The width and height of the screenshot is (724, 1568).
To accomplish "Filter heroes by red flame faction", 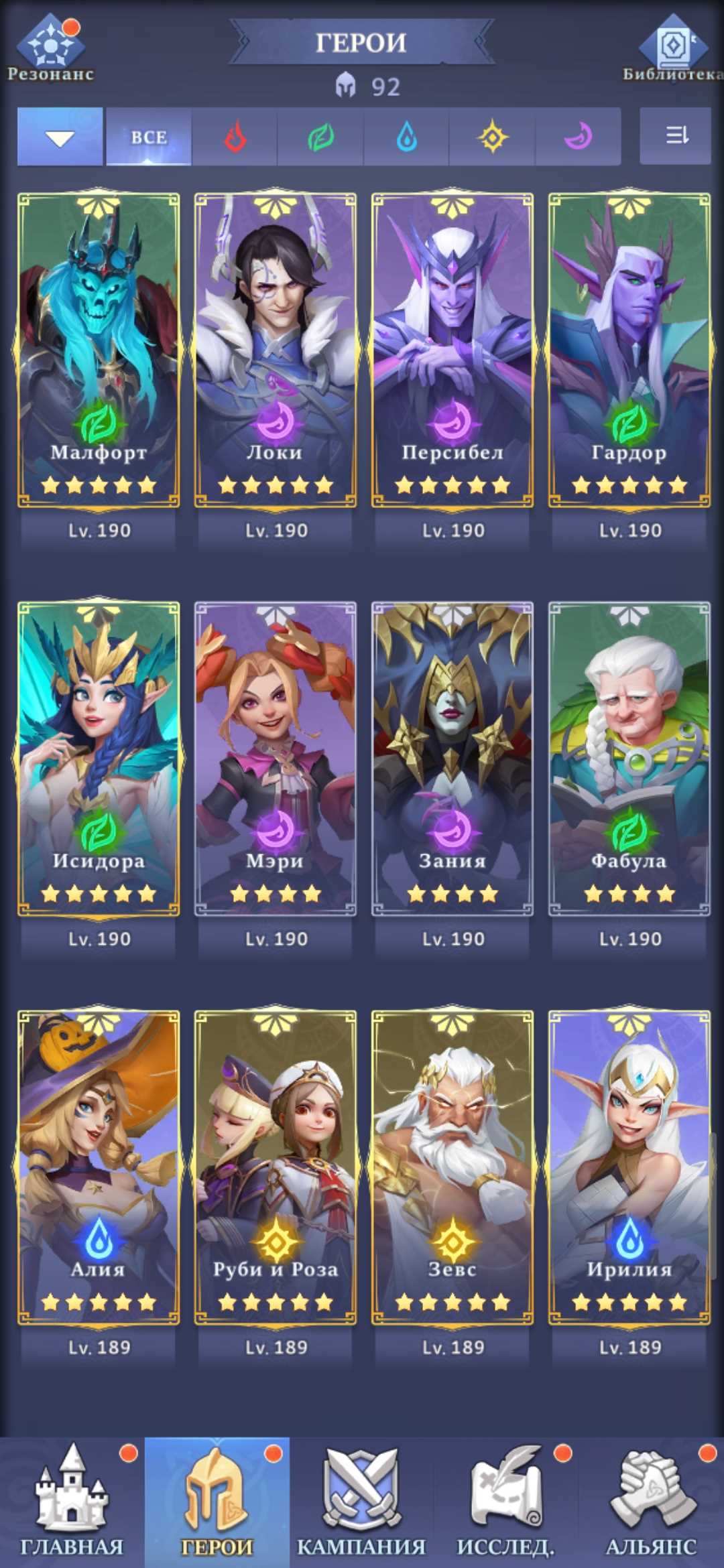I will click(235, 137).
